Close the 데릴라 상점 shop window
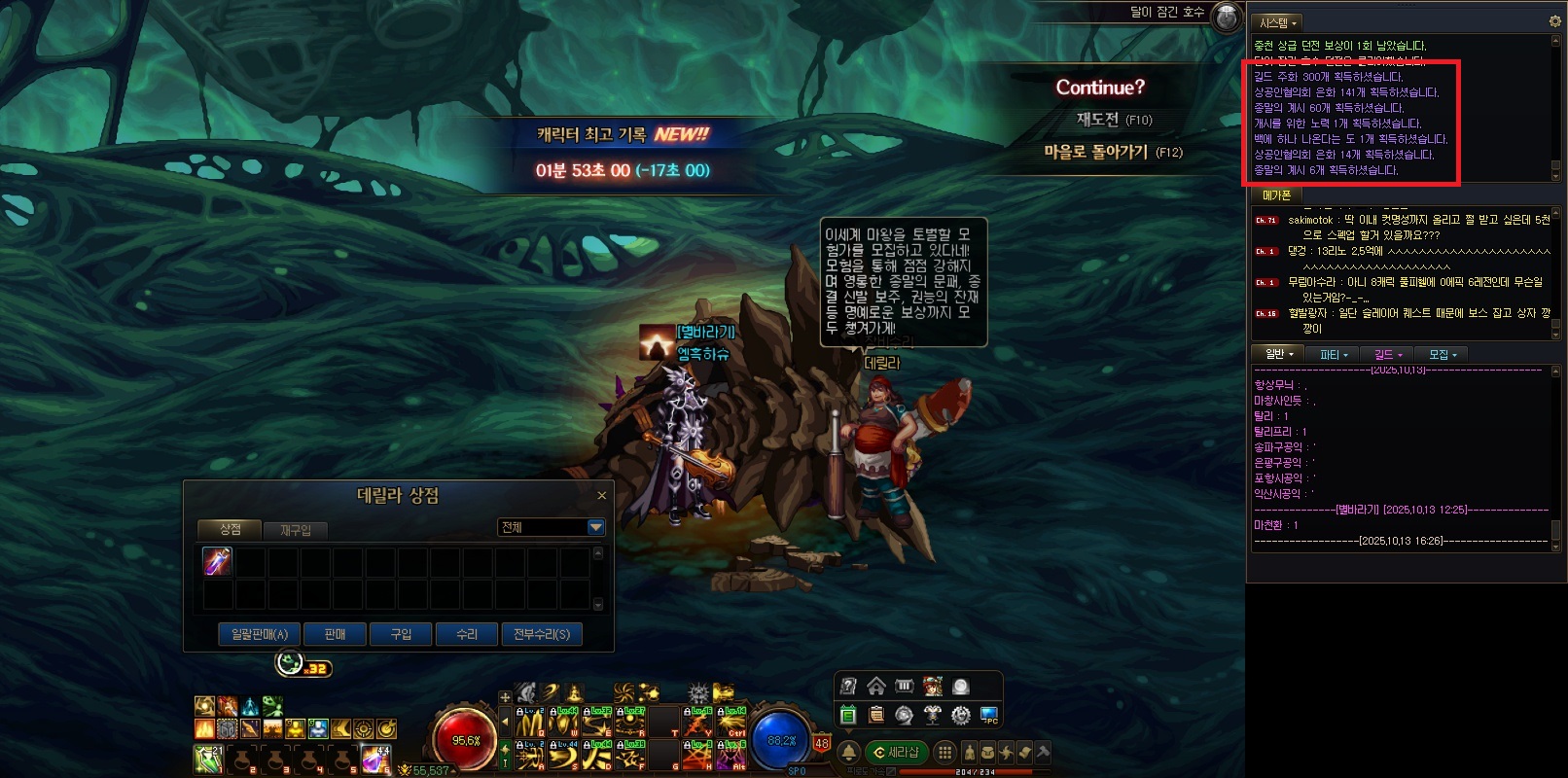Screen dimensions: 1568x778 tap(601, 496)
